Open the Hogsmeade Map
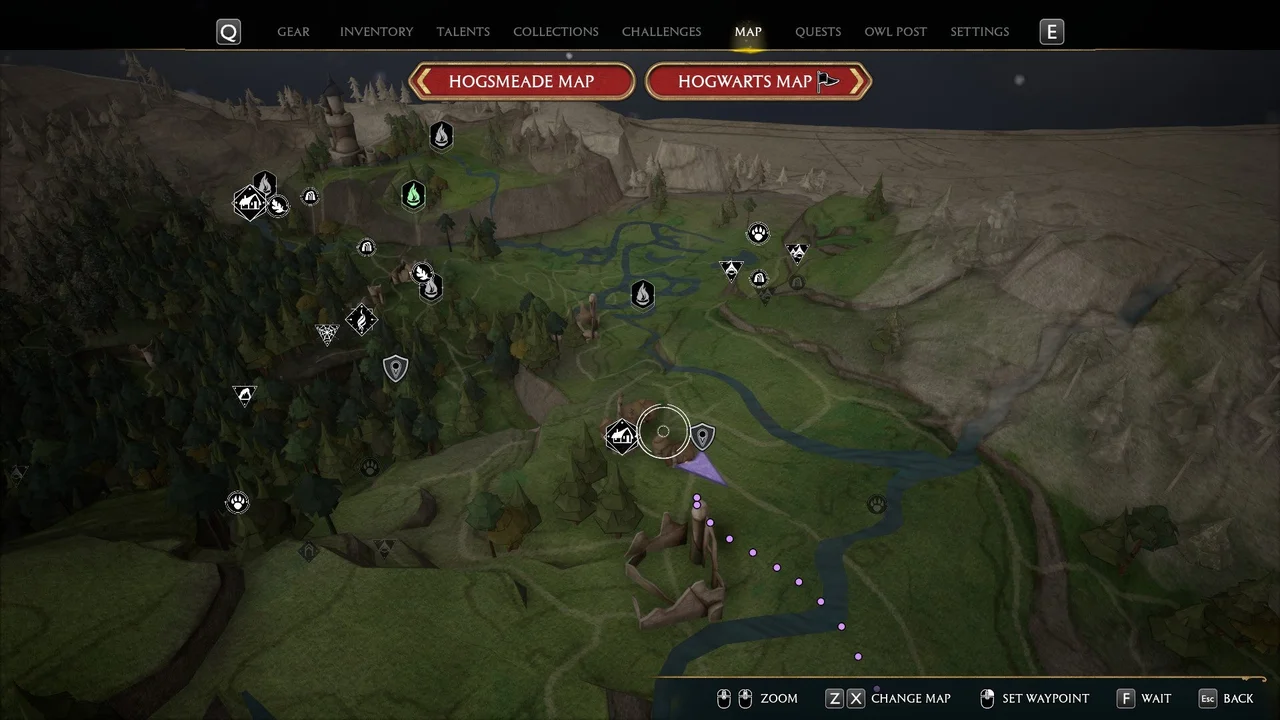This screenshot has height=720, width=1280. coord(521,81)
